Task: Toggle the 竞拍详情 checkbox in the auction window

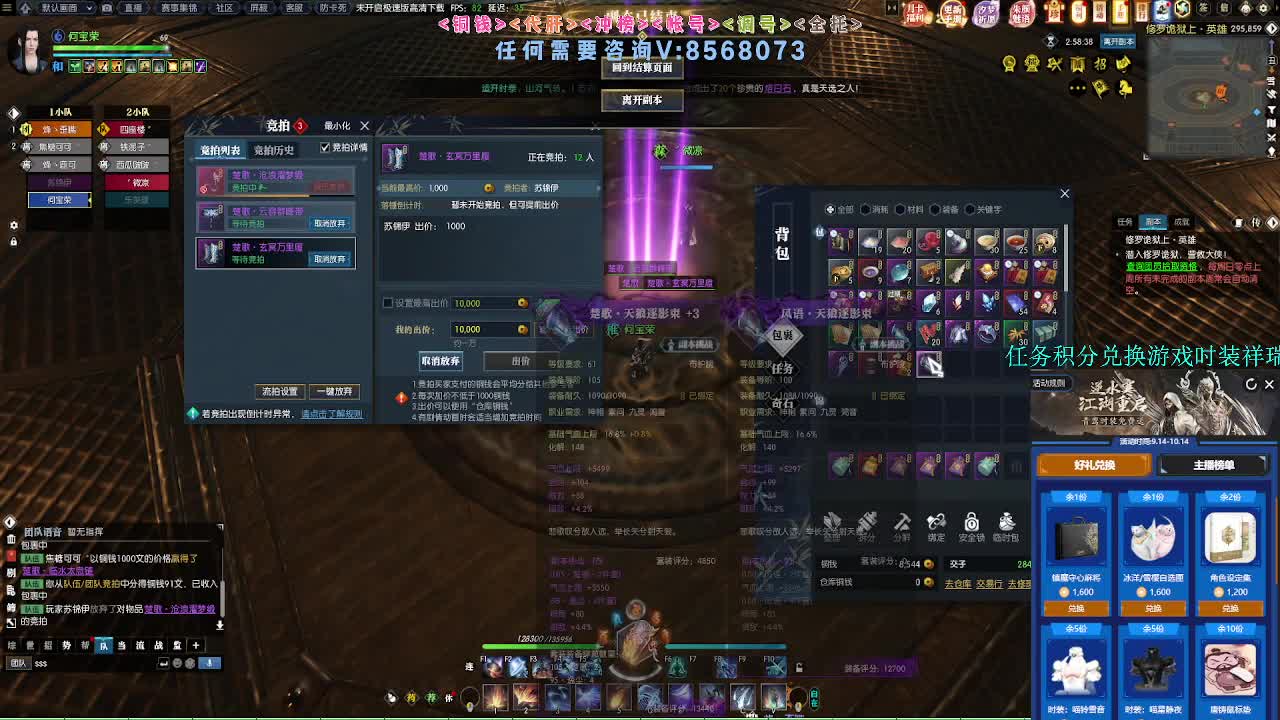Action: [x=324, y=148]
